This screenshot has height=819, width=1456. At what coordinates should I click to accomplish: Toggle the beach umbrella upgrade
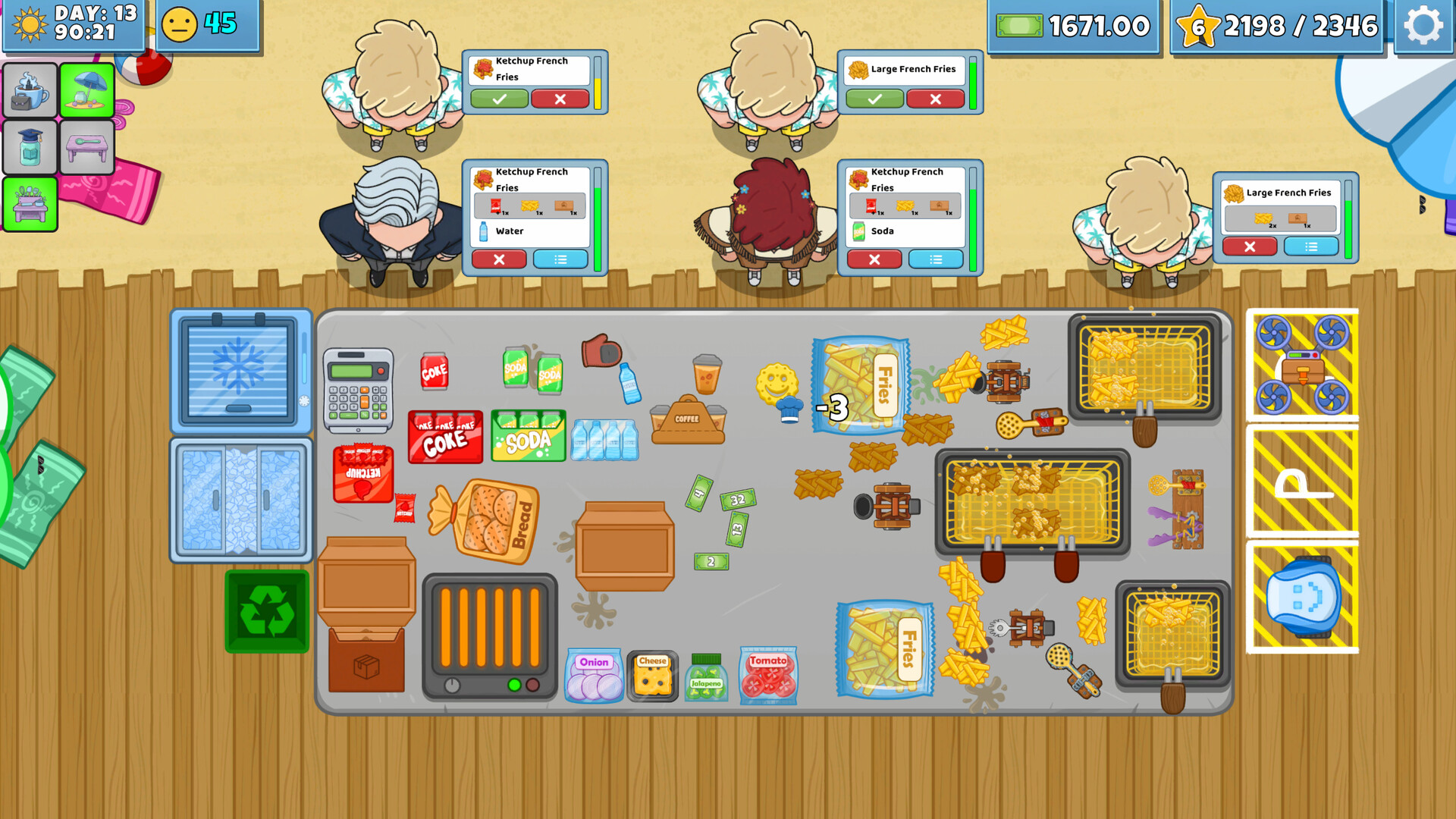click(86, 91)
